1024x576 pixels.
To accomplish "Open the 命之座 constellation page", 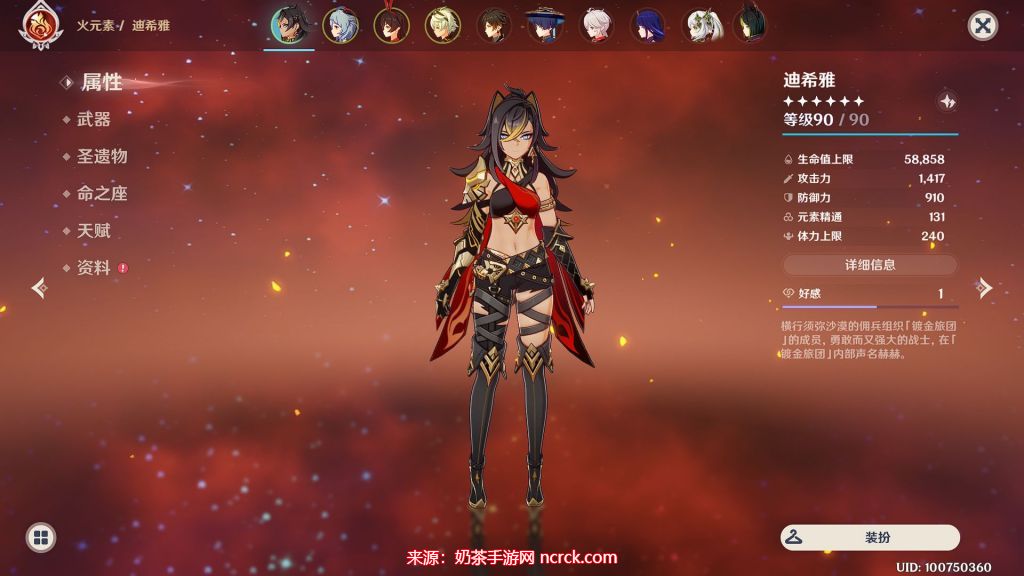I will click(101, 193).
